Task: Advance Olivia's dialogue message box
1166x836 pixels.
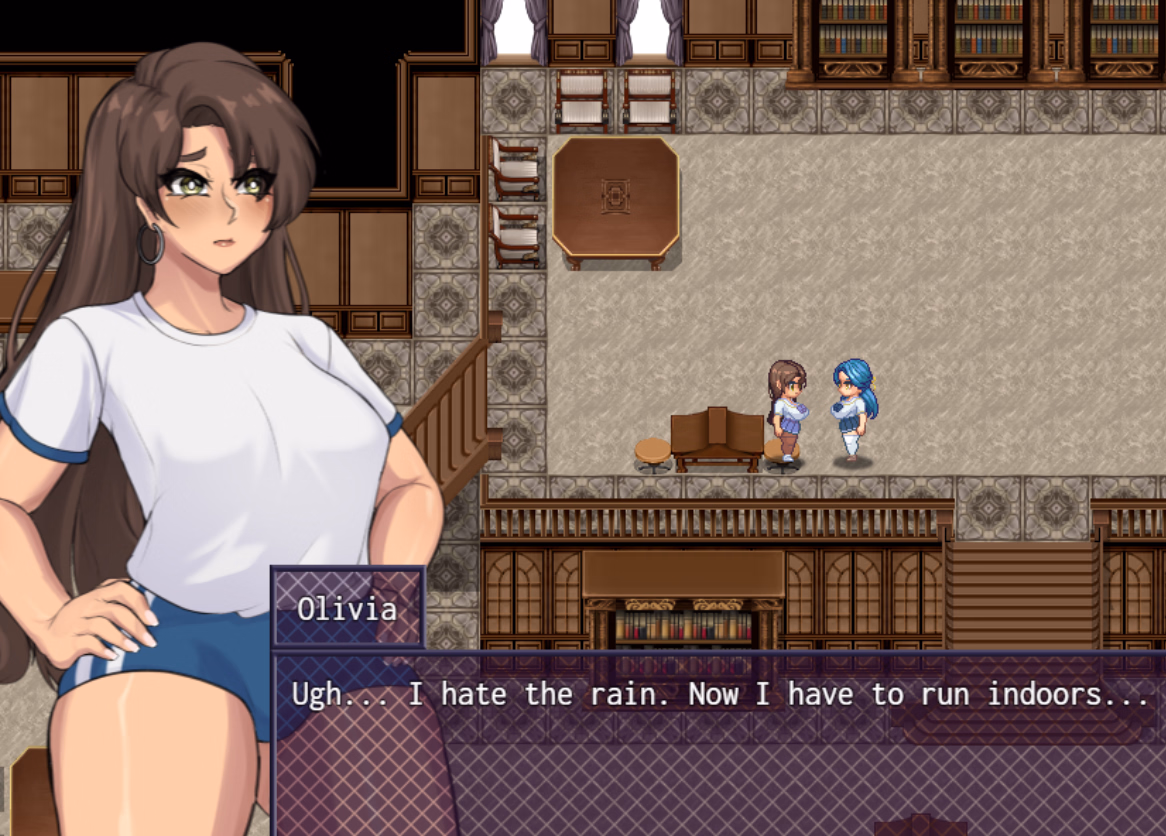Action: tap(718, 742)
